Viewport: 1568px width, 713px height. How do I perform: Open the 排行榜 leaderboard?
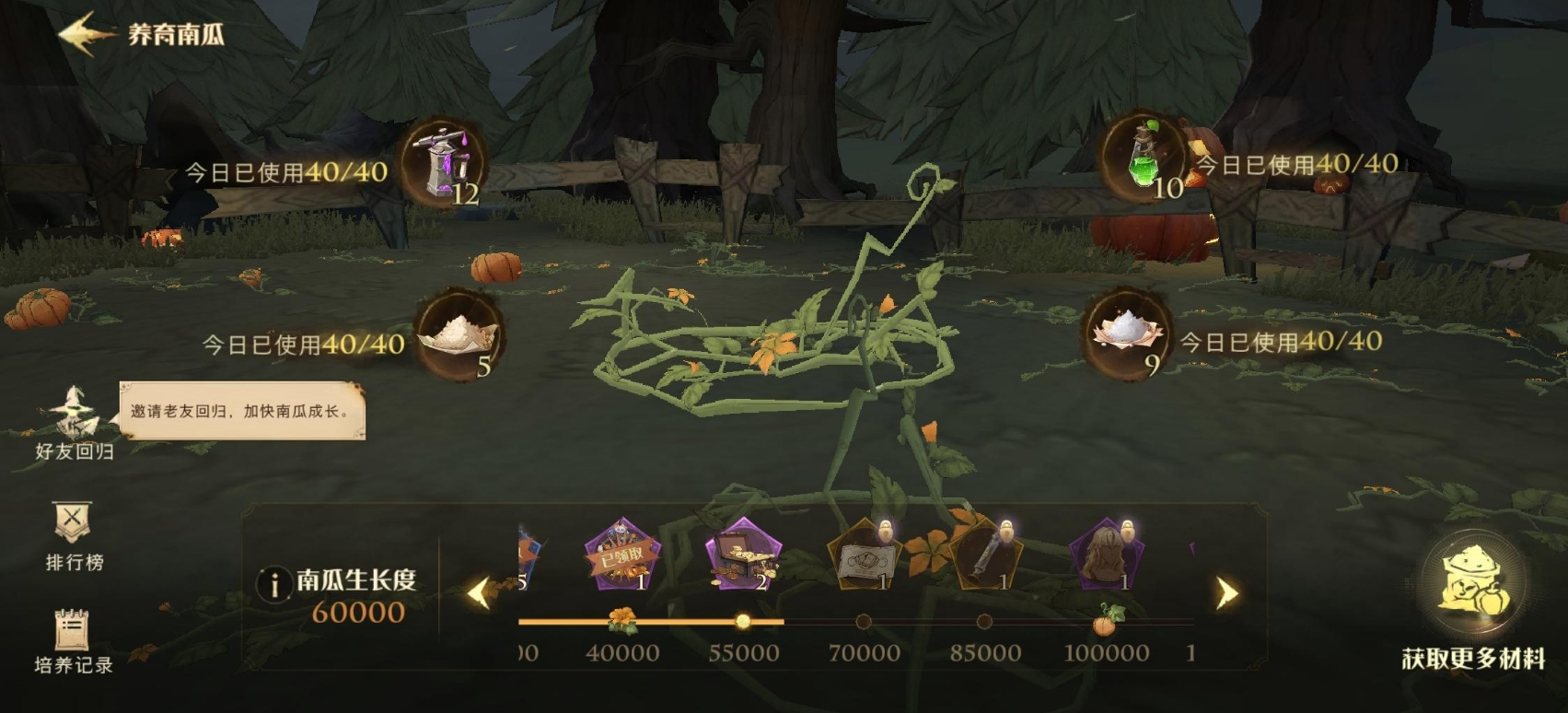[73, 535]
